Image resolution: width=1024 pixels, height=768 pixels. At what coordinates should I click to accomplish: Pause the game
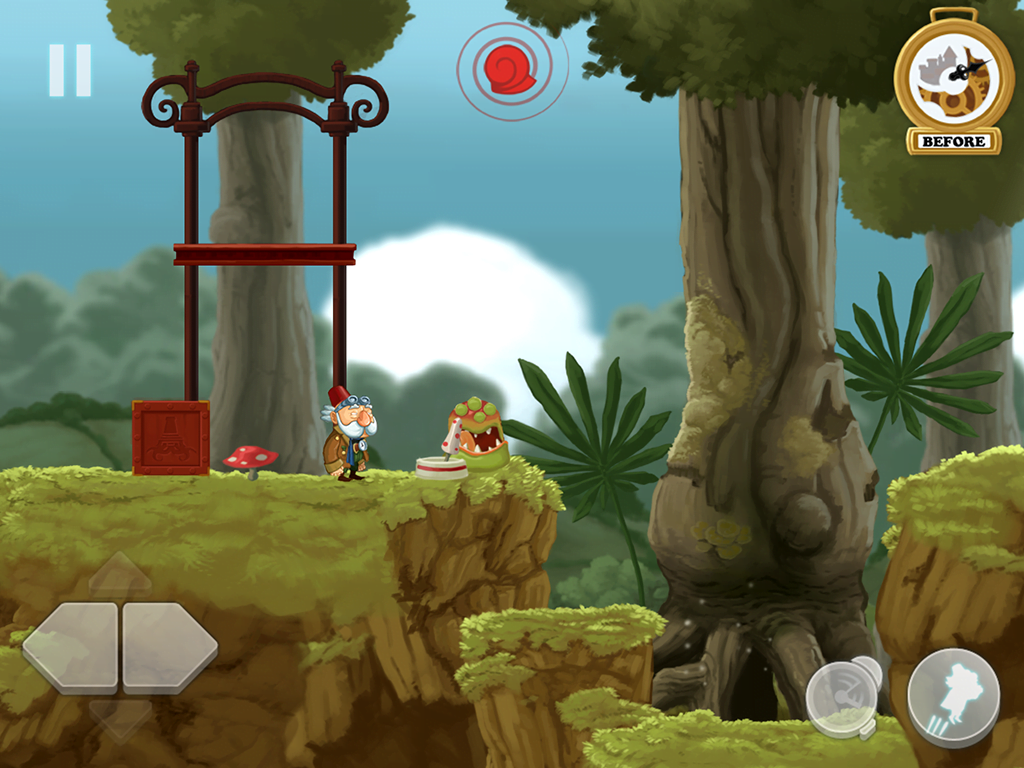pos(70,70)
